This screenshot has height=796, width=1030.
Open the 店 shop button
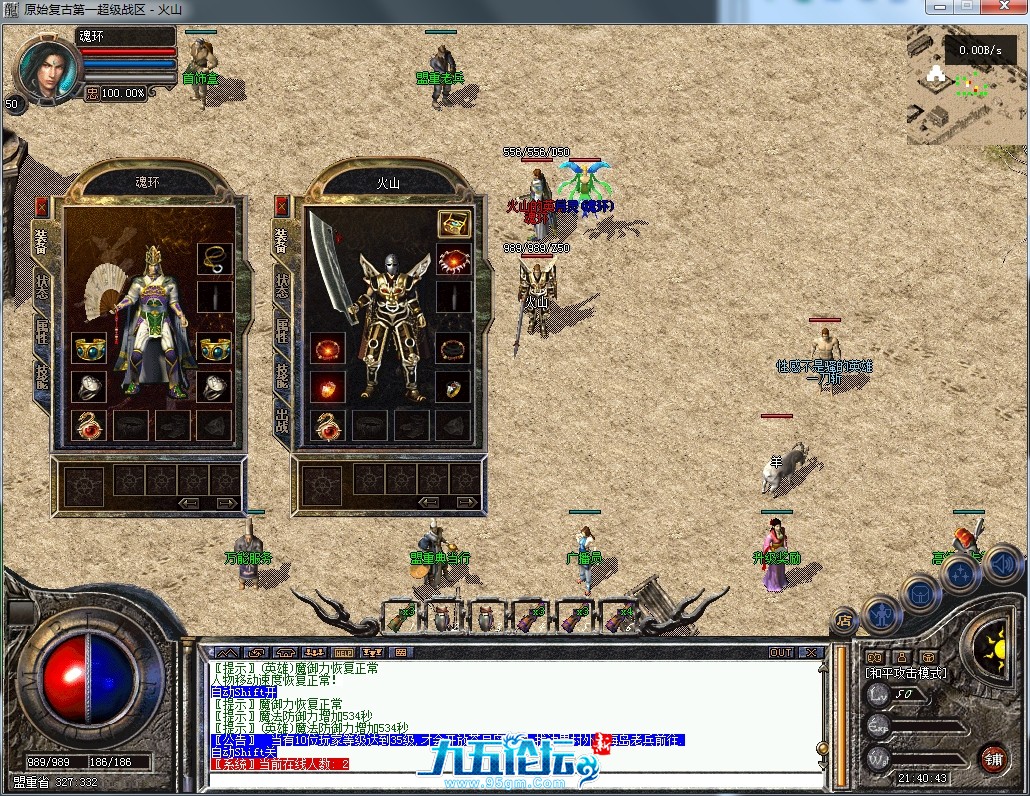tap(845, 619)
